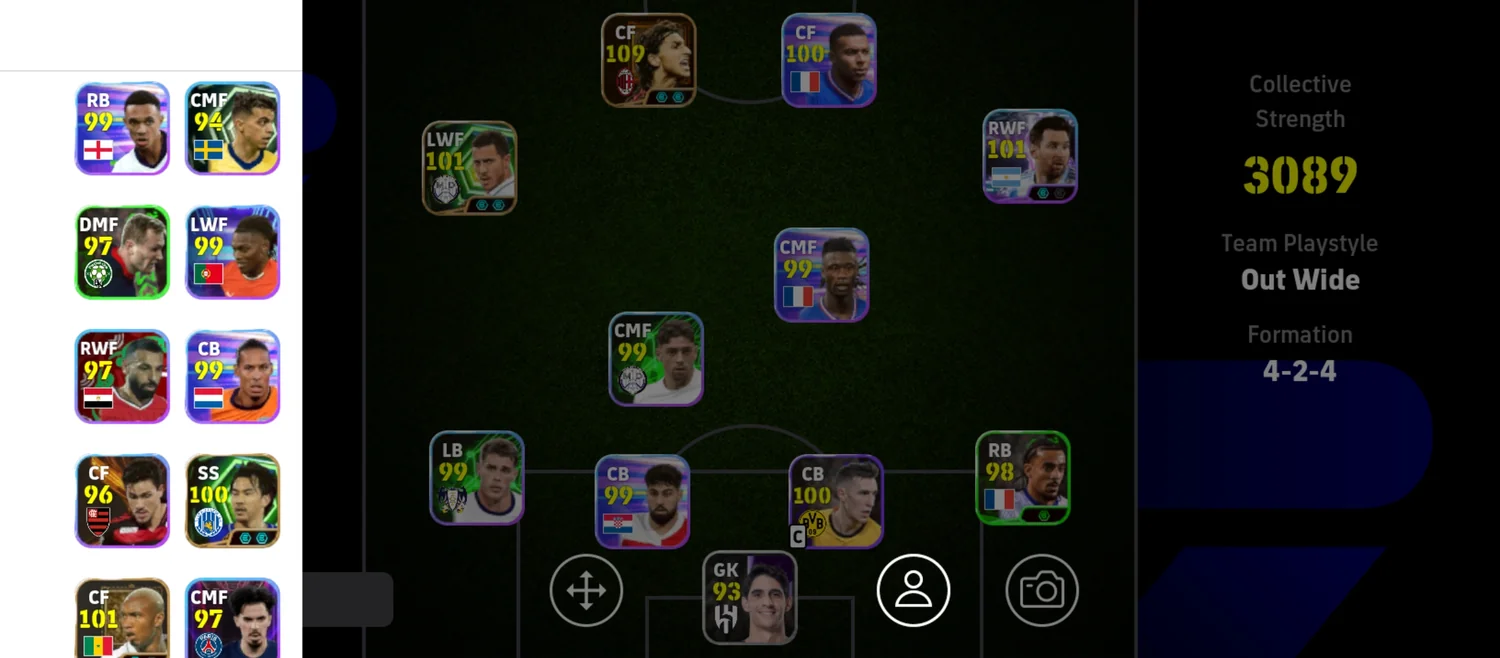This screenshot has width=1500, height=658.
Task: Select the 99 CB Netherlands substitute
Action: pos(232,377)
